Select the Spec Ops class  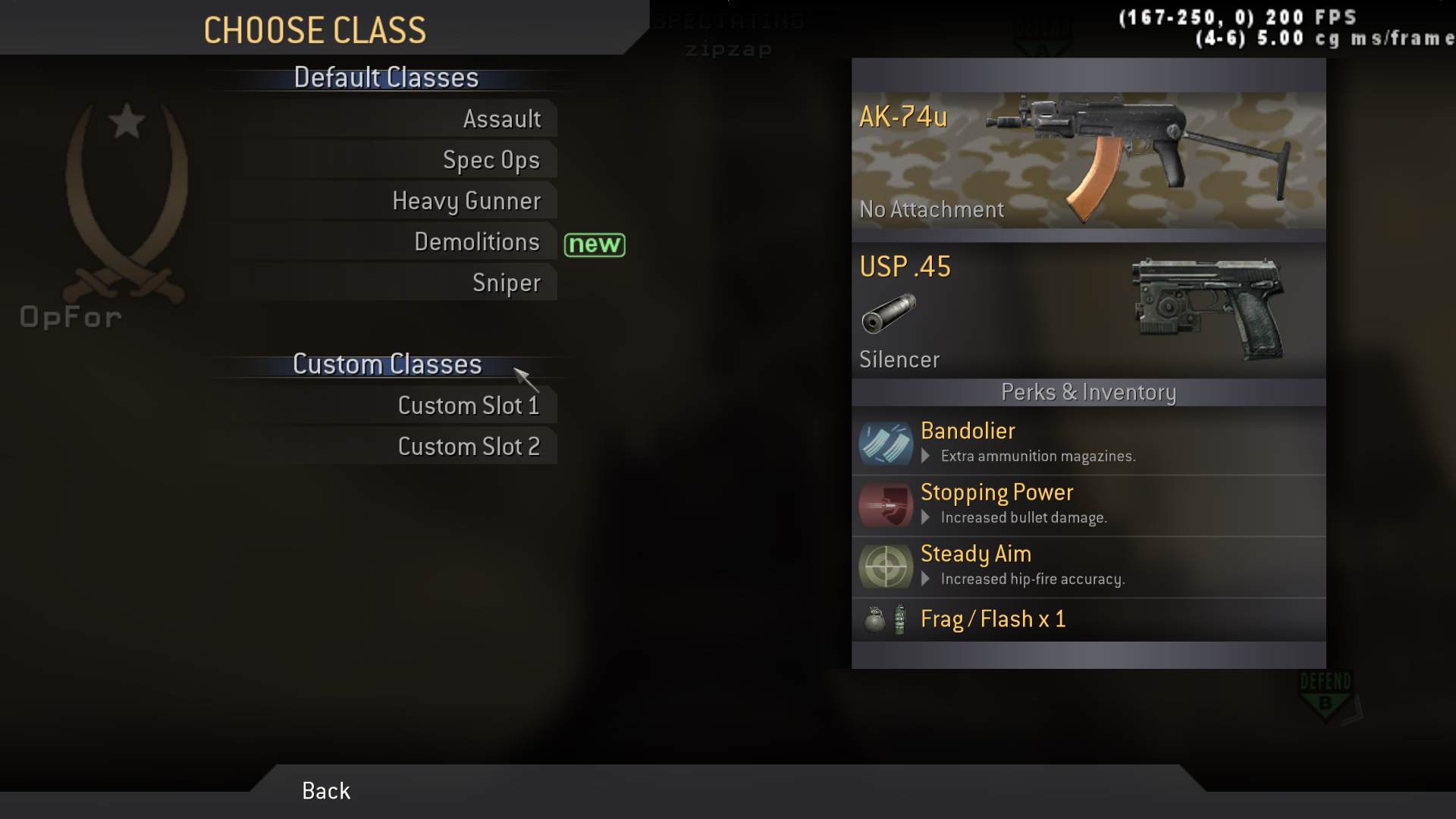coord(491,159)
